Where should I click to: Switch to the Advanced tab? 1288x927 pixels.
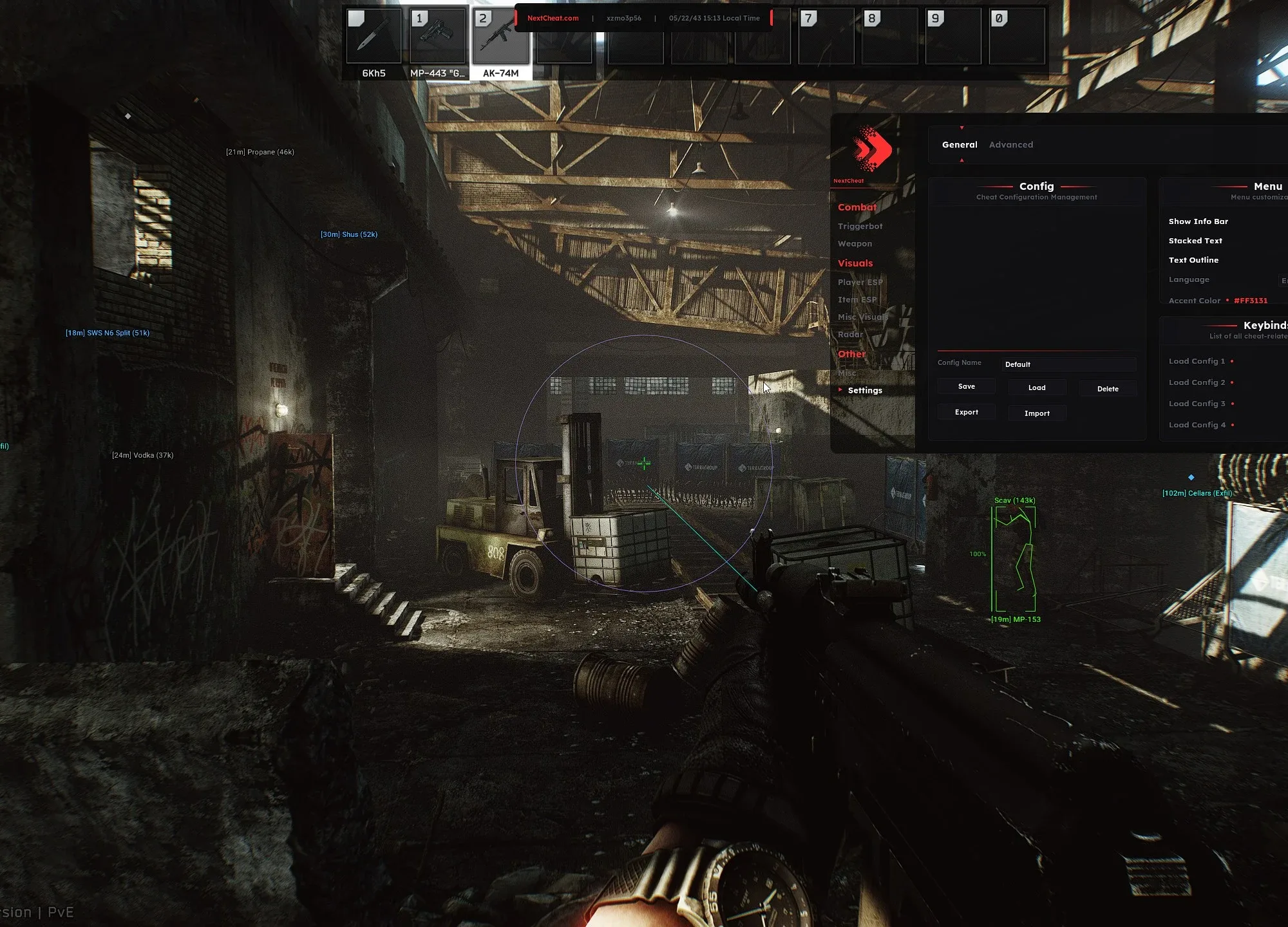point(1010,145)
